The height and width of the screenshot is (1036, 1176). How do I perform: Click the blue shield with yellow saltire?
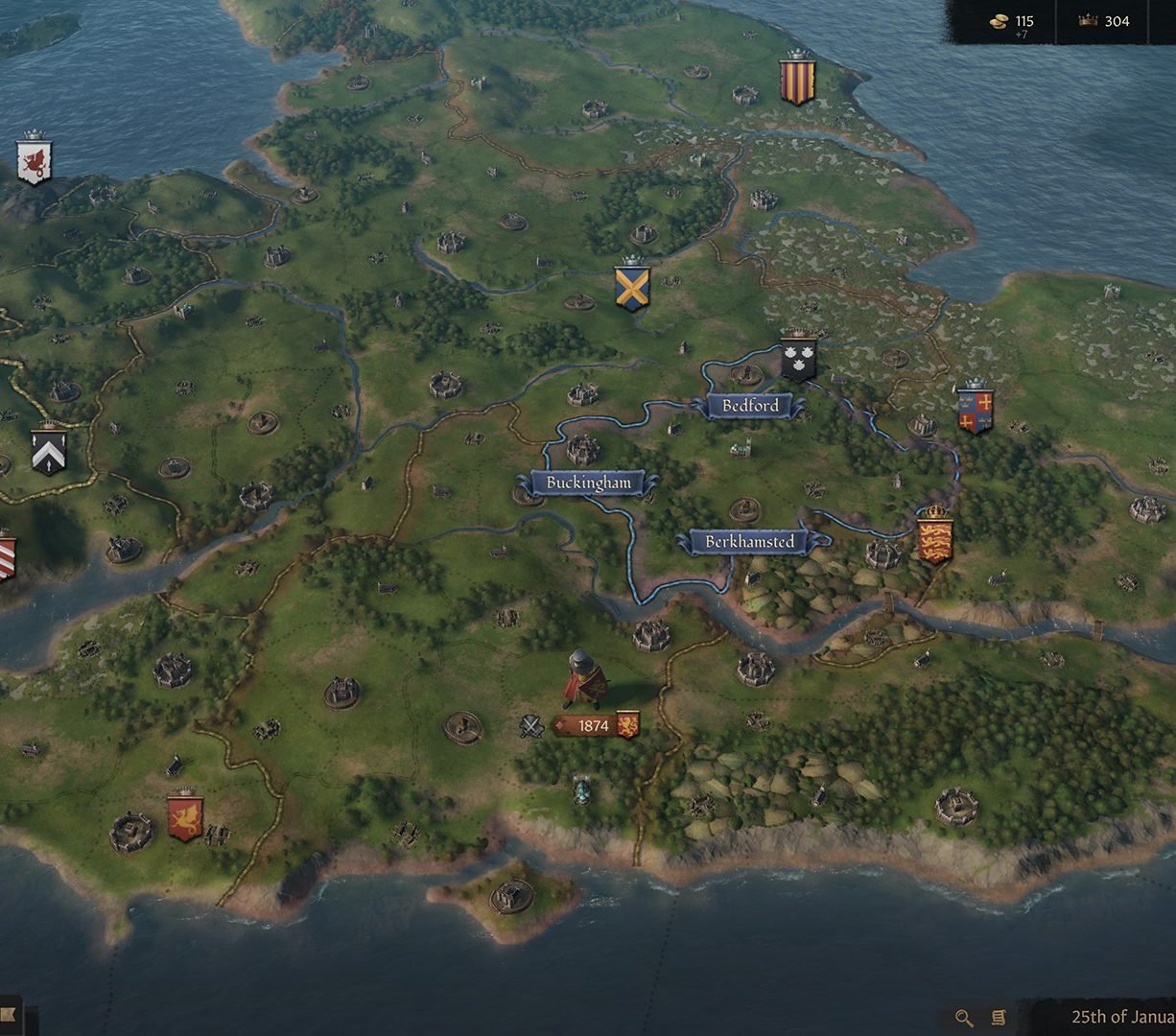[x=632, y=288]
